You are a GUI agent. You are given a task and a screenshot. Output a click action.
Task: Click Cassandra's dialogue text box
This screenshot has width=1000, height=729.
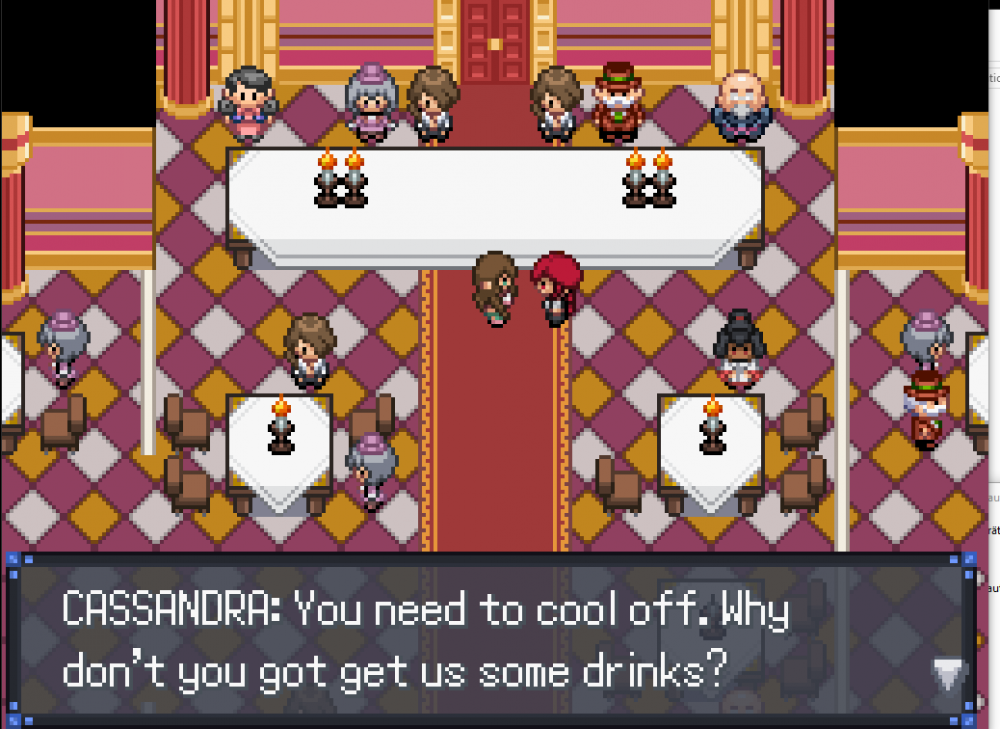(490, 640)
